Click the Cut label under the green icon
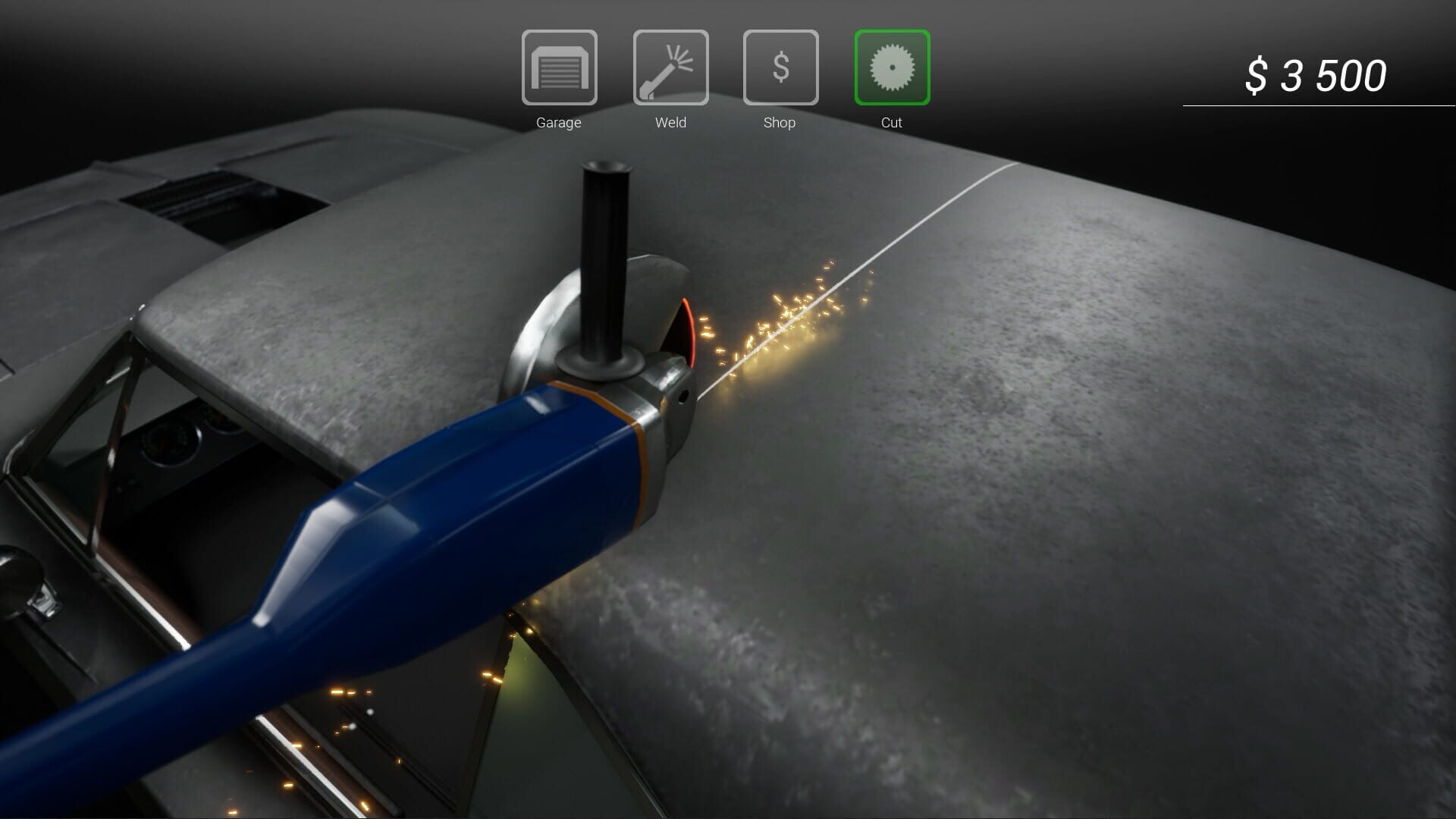 [x=892, y=123]
